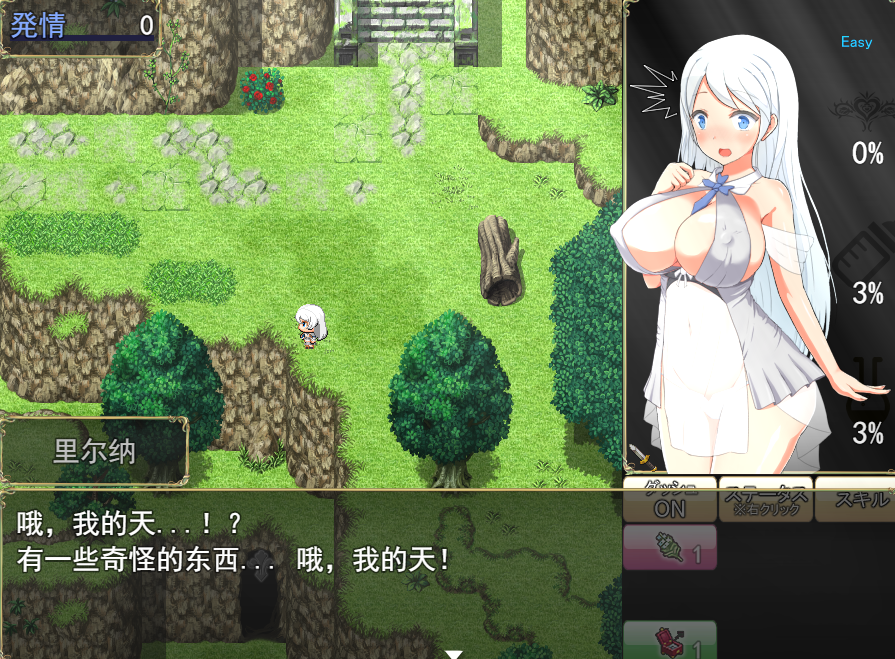Advance the dialogue via the white arrow
895x659 pixels.
[x=454, y=654]
